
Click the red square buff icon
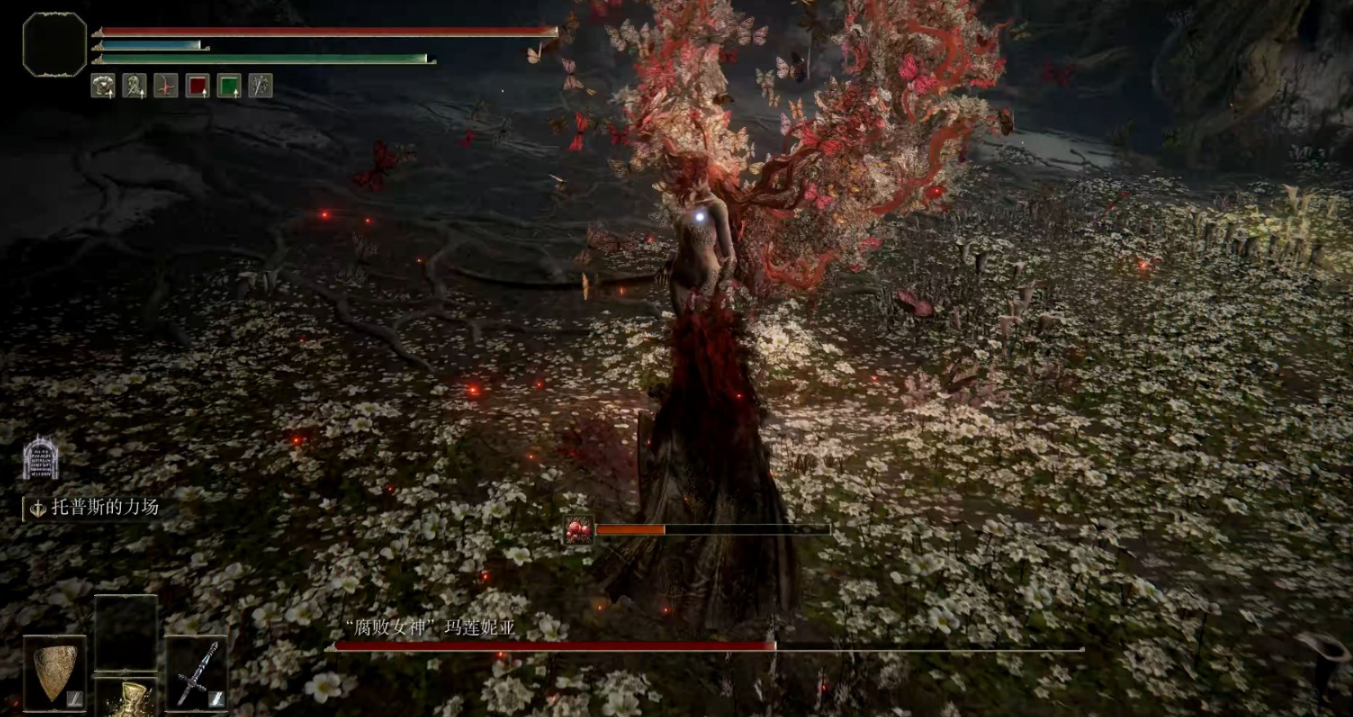(x=197, y=86)
